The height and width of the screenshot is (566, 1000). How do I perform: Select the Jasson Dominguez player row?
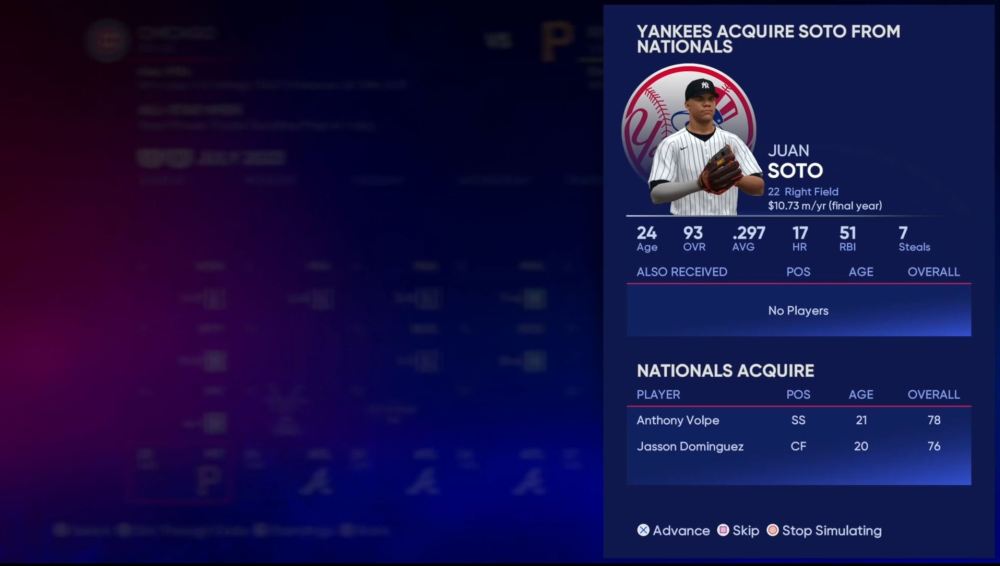pyautogui.click(x=797, y=446)
